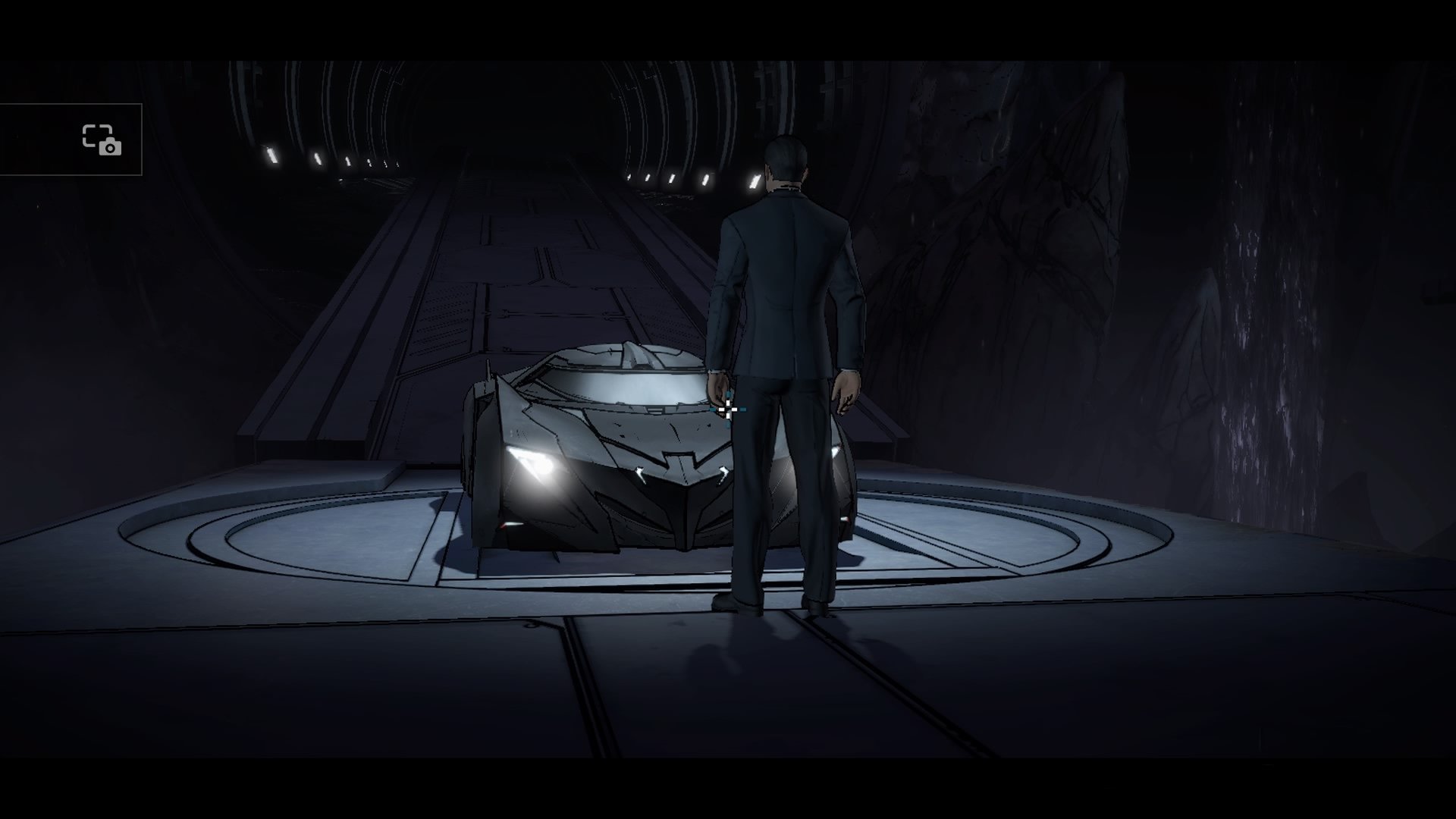Click the Batman emblem on the Batmobile hood
This screenshot has width=1456, height=819.
pyautogui.click(x=680, y=460)
